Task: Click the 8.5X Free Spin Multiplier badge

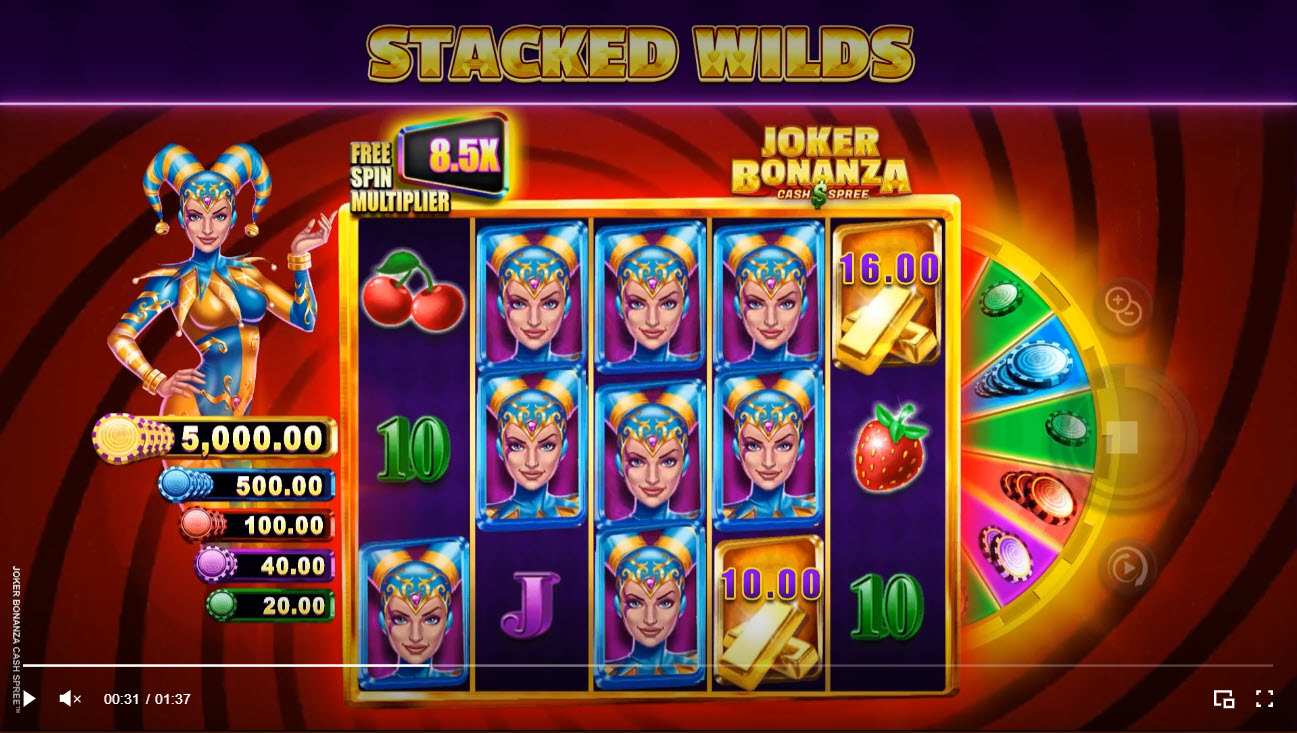Action: [464, 158]
